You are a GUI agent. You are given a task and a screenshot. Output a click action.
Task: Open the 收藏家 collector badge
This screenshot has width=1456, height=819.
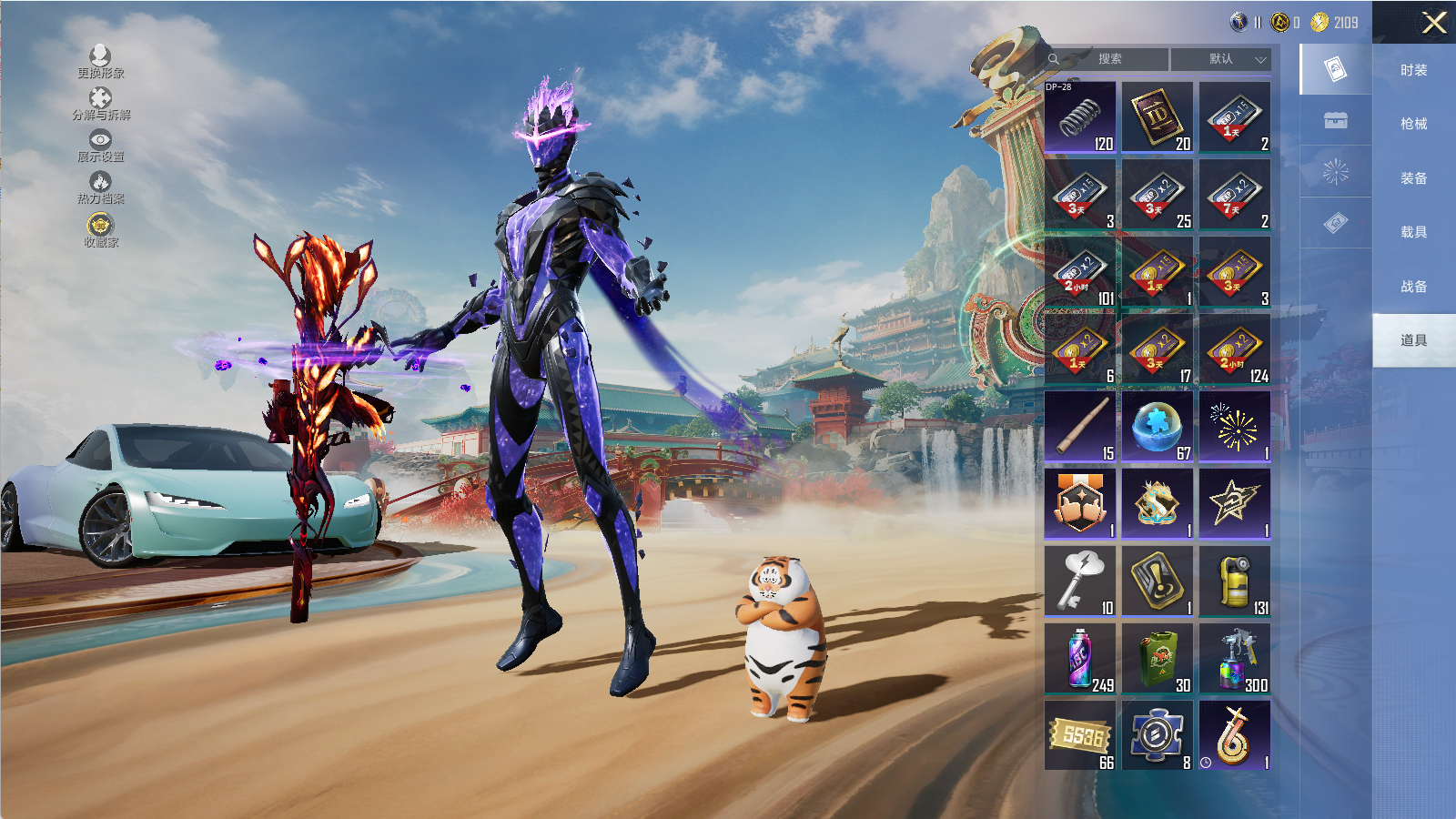click(100, 229)
